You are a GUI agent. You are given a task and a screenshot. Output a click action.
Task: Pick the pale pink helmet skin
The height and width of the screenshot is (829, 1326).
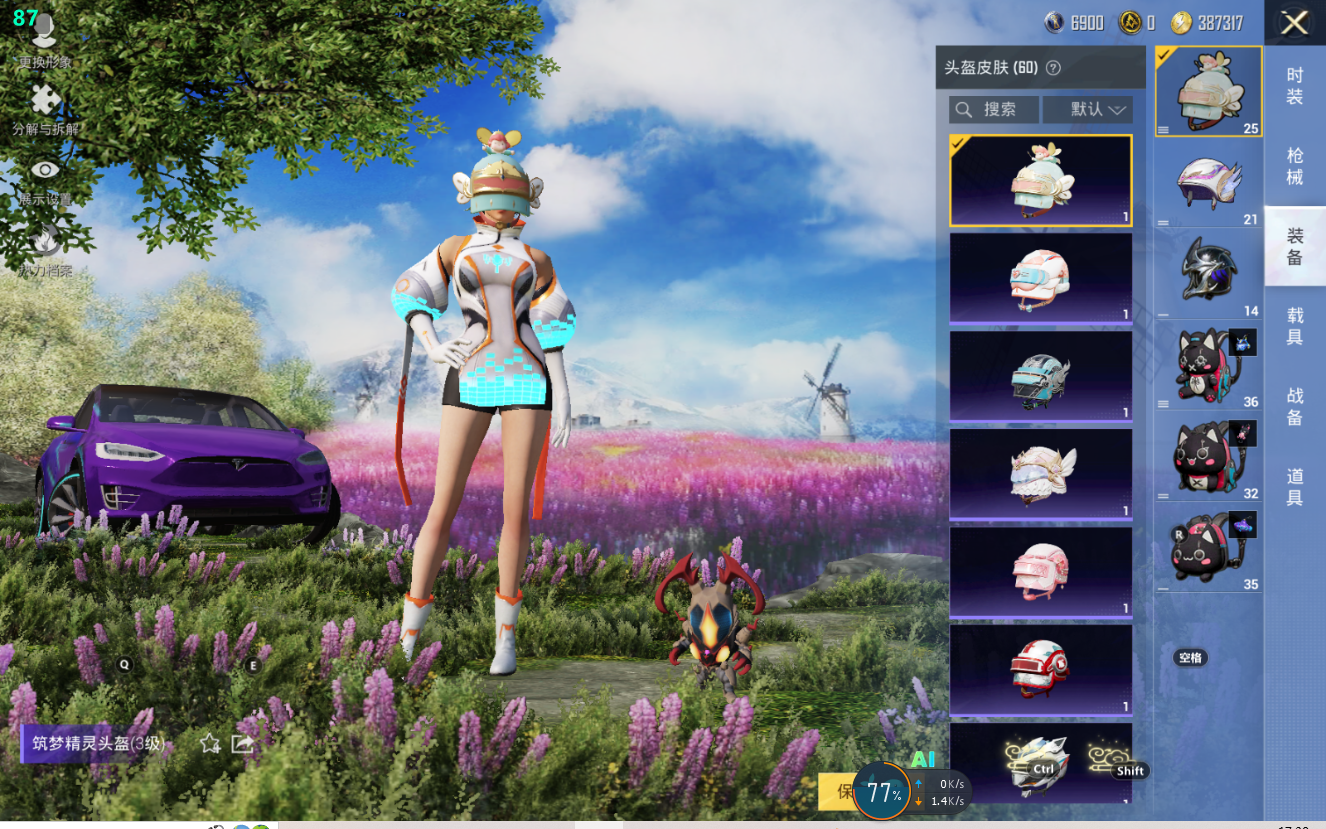click(x=1040, y=572)
